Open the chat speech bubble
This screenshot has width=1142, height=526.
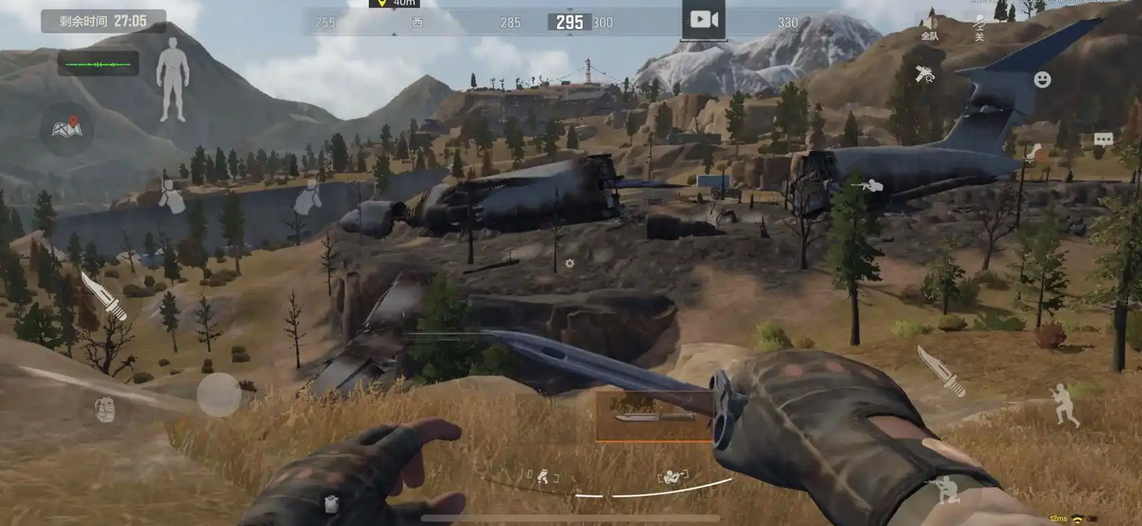pyautogui.click(x=1103, y=140)
